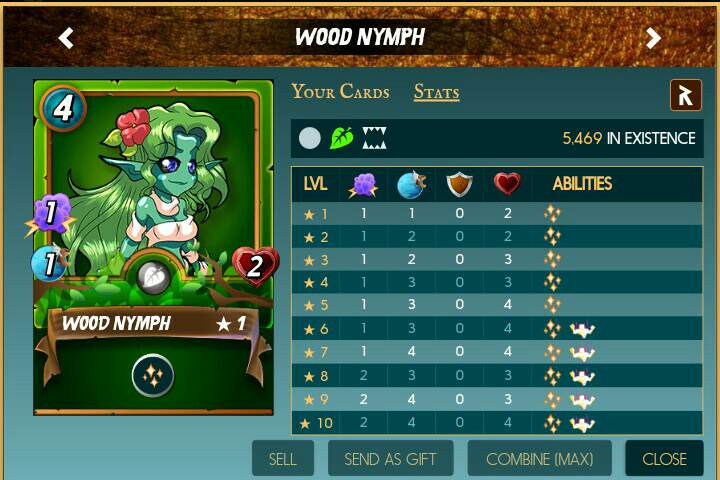Choose Send as Gift
The image size is (720, 480).
click(x=397, y=459)
